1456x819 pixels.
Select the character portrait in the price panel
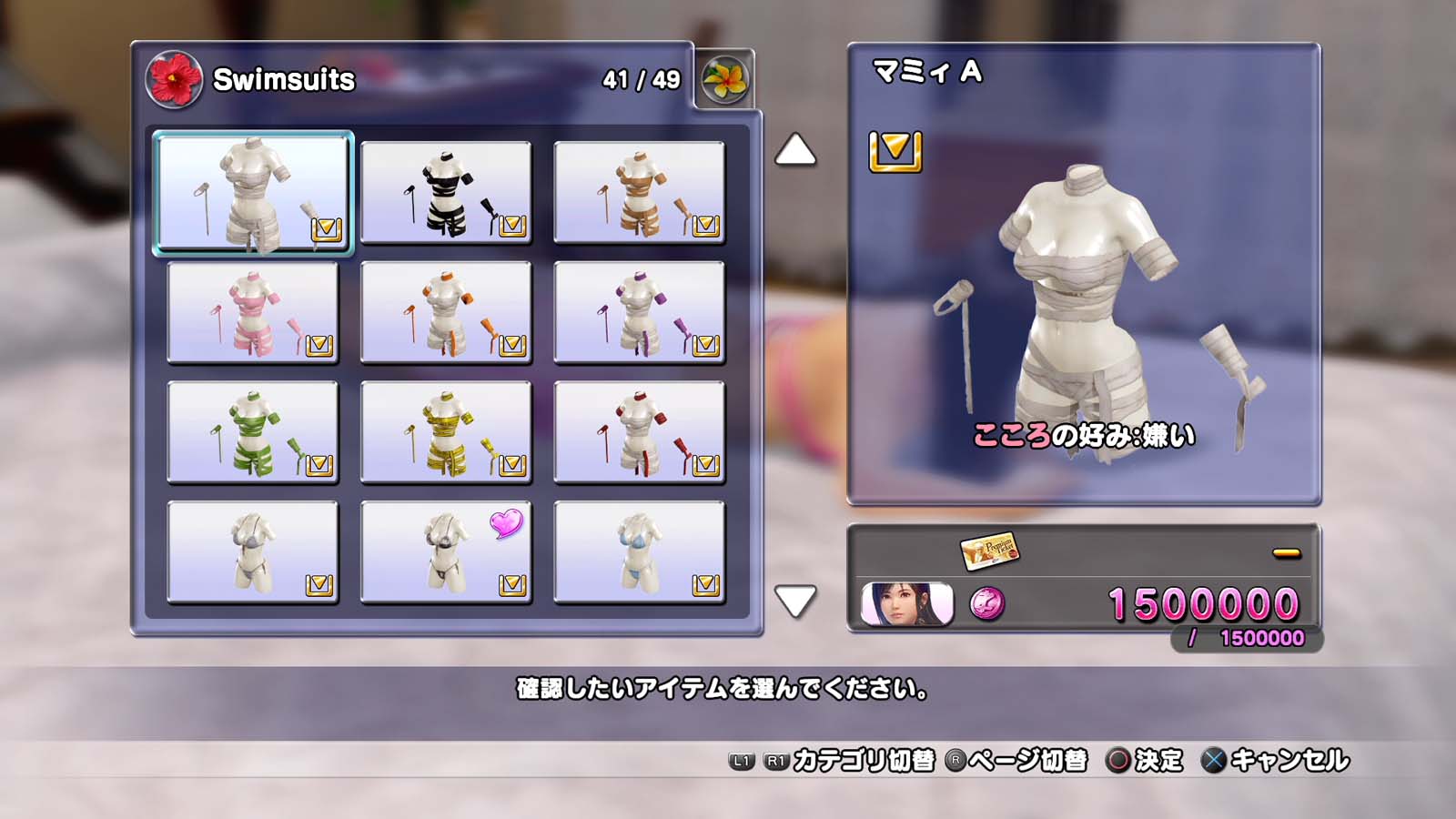pos(906,604)
